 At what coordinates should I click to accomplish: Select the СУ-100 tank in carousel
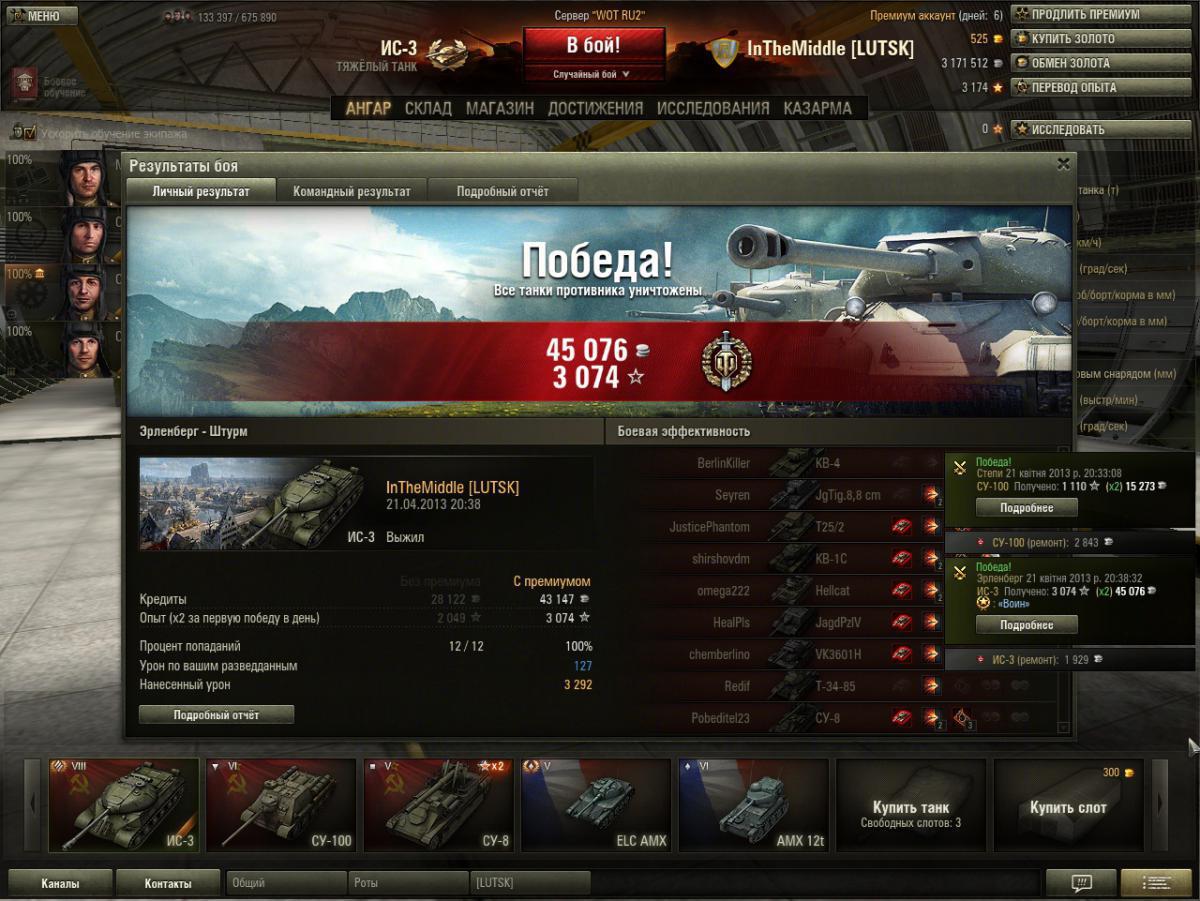click(281, 804)
